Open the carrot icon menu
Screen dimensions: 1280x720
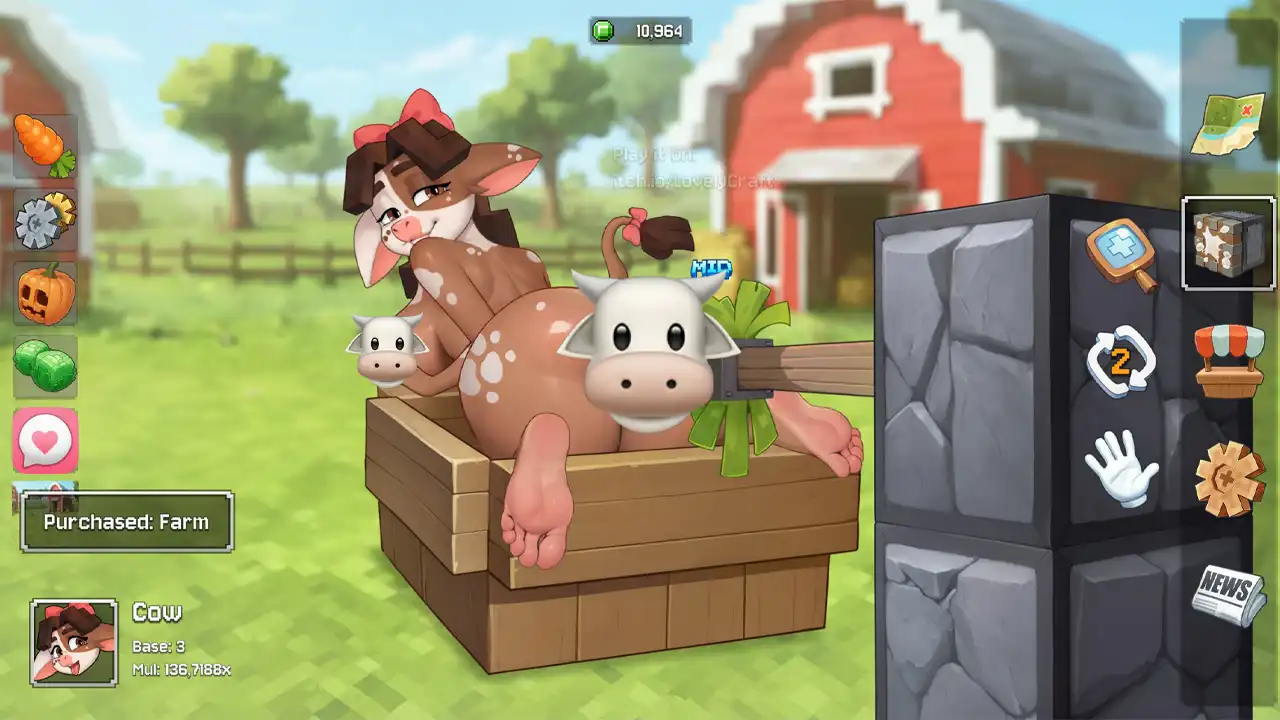tap(45, 146)
